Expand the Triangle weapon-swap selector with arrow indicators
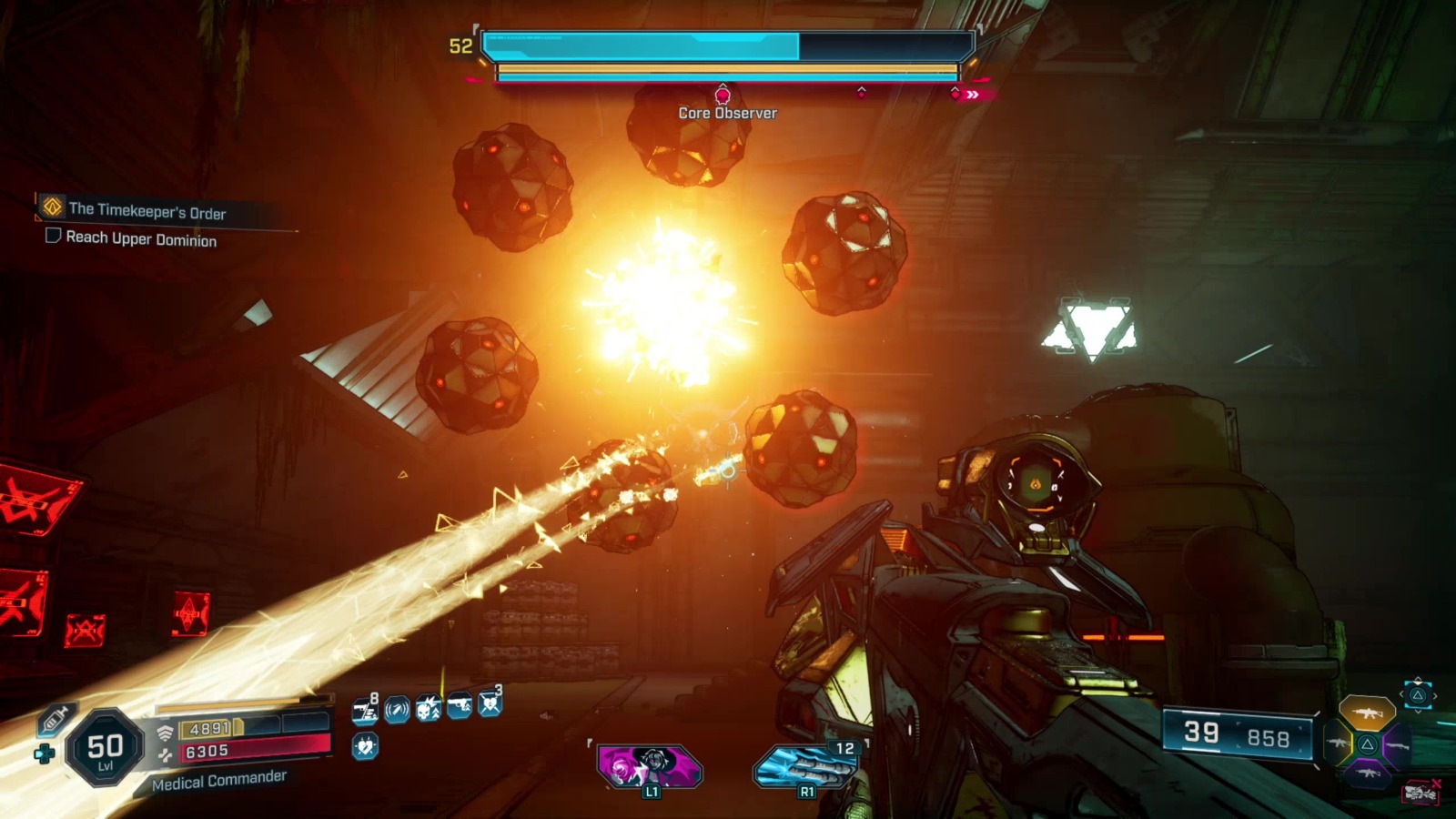 point(1417,695)
